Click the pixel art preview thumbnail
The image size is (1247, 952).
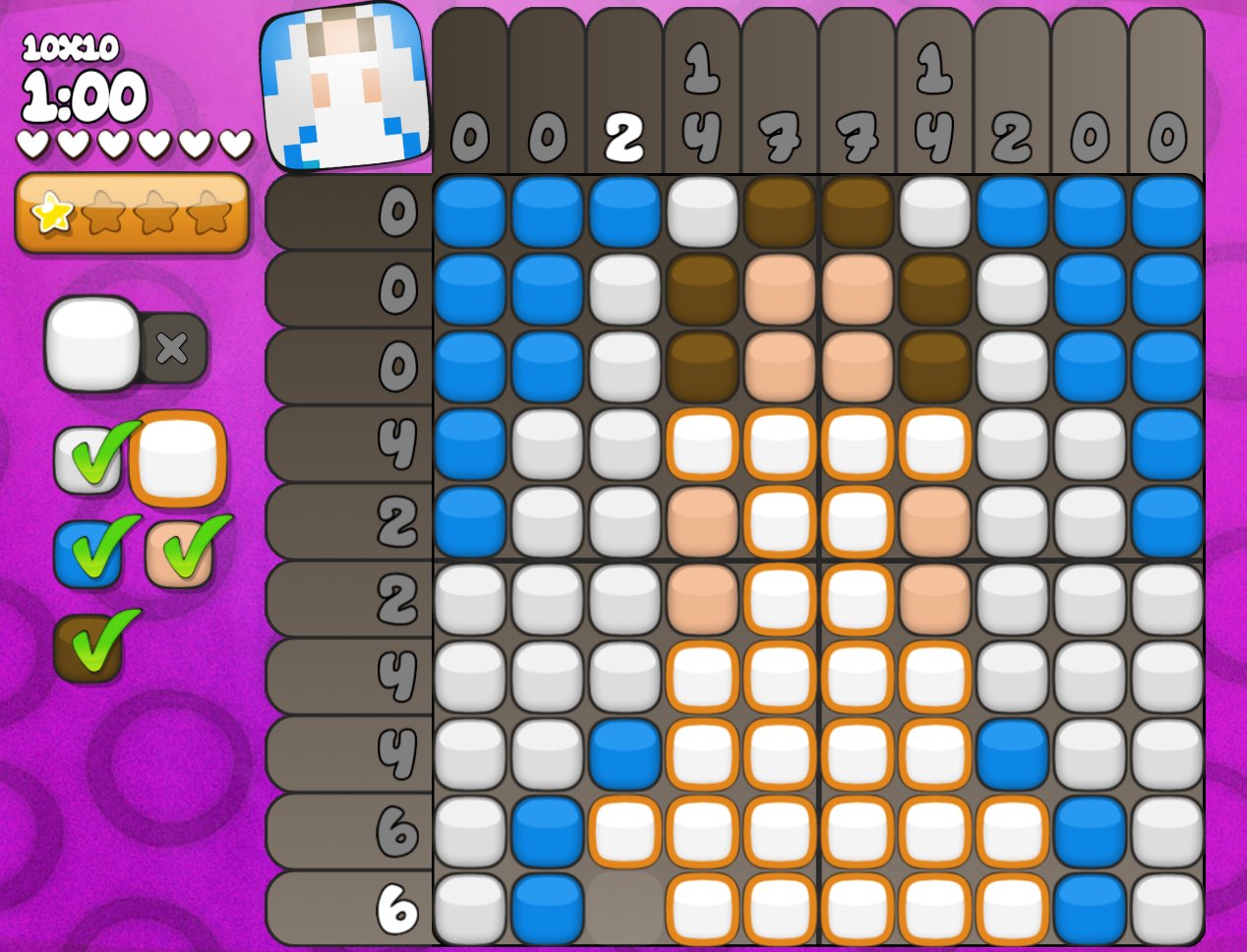coord(345,87)
